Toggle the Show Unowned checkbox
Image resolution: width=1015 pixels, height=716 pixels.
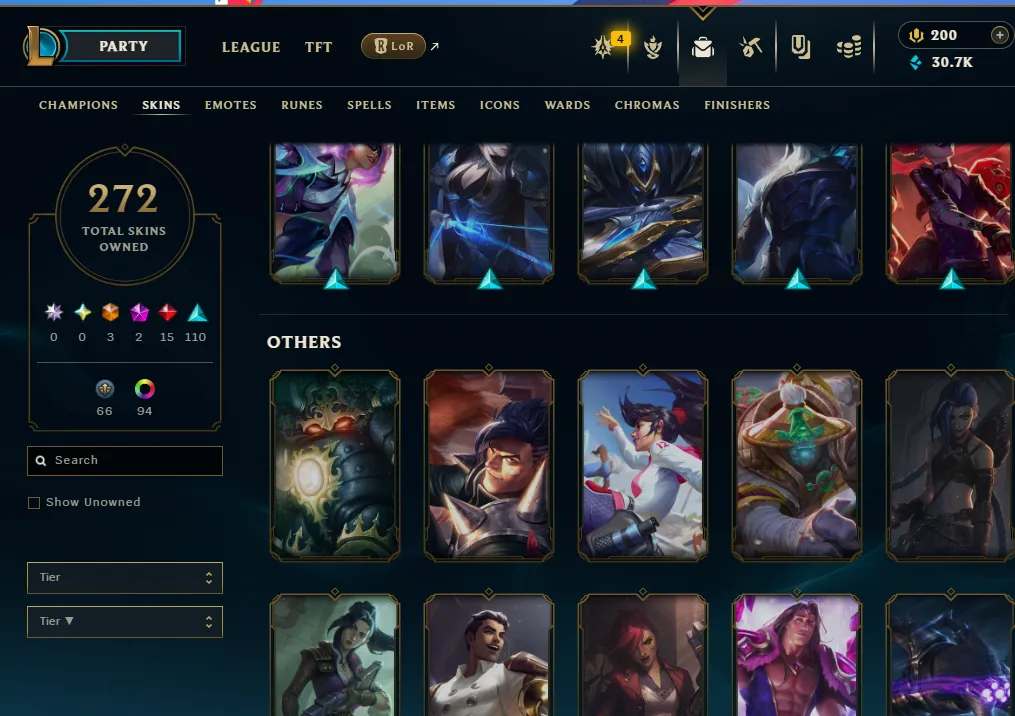point(34,502)
